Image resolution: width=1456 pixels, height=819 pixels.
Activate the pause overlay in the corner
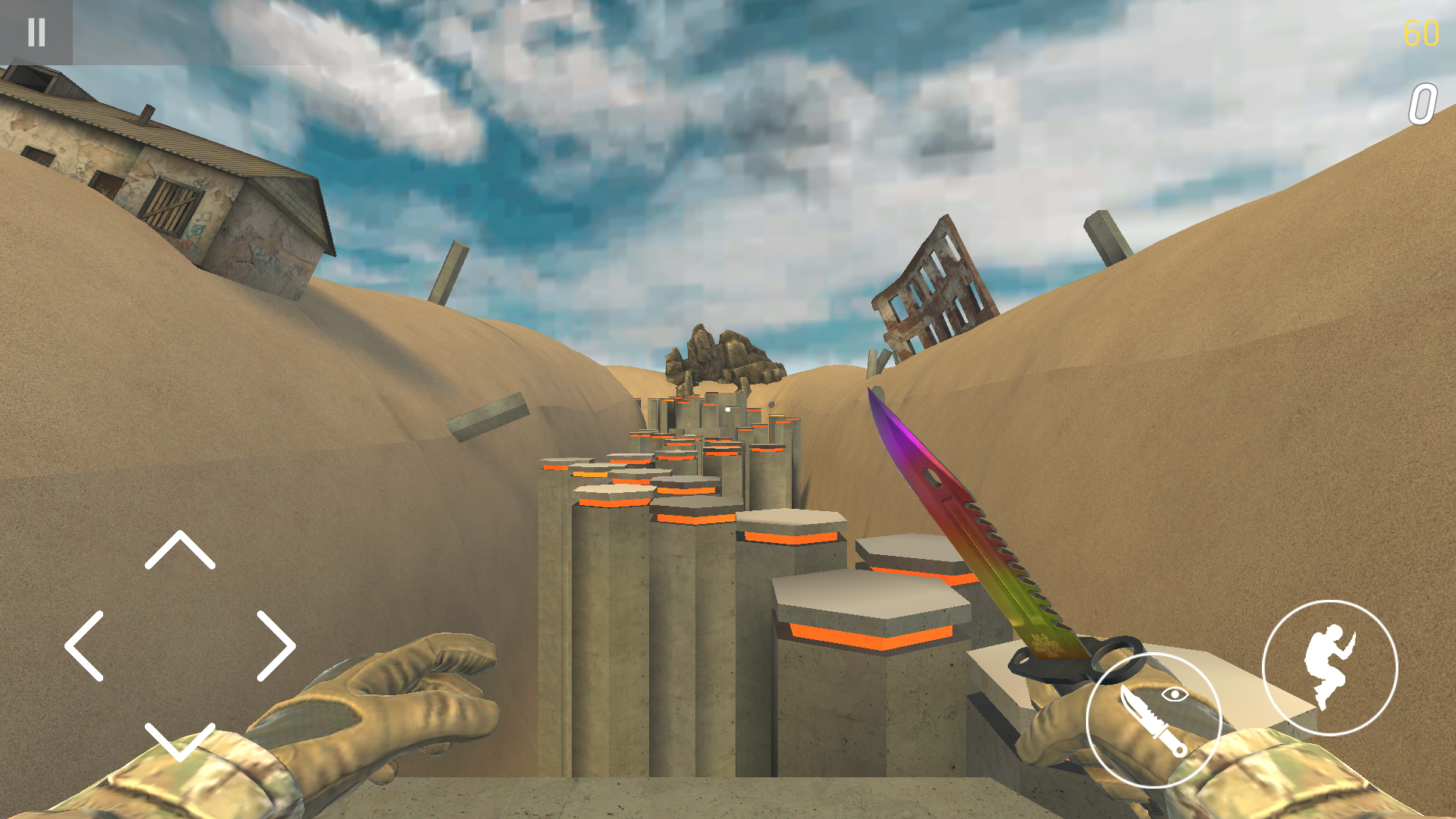click(36, 33)
